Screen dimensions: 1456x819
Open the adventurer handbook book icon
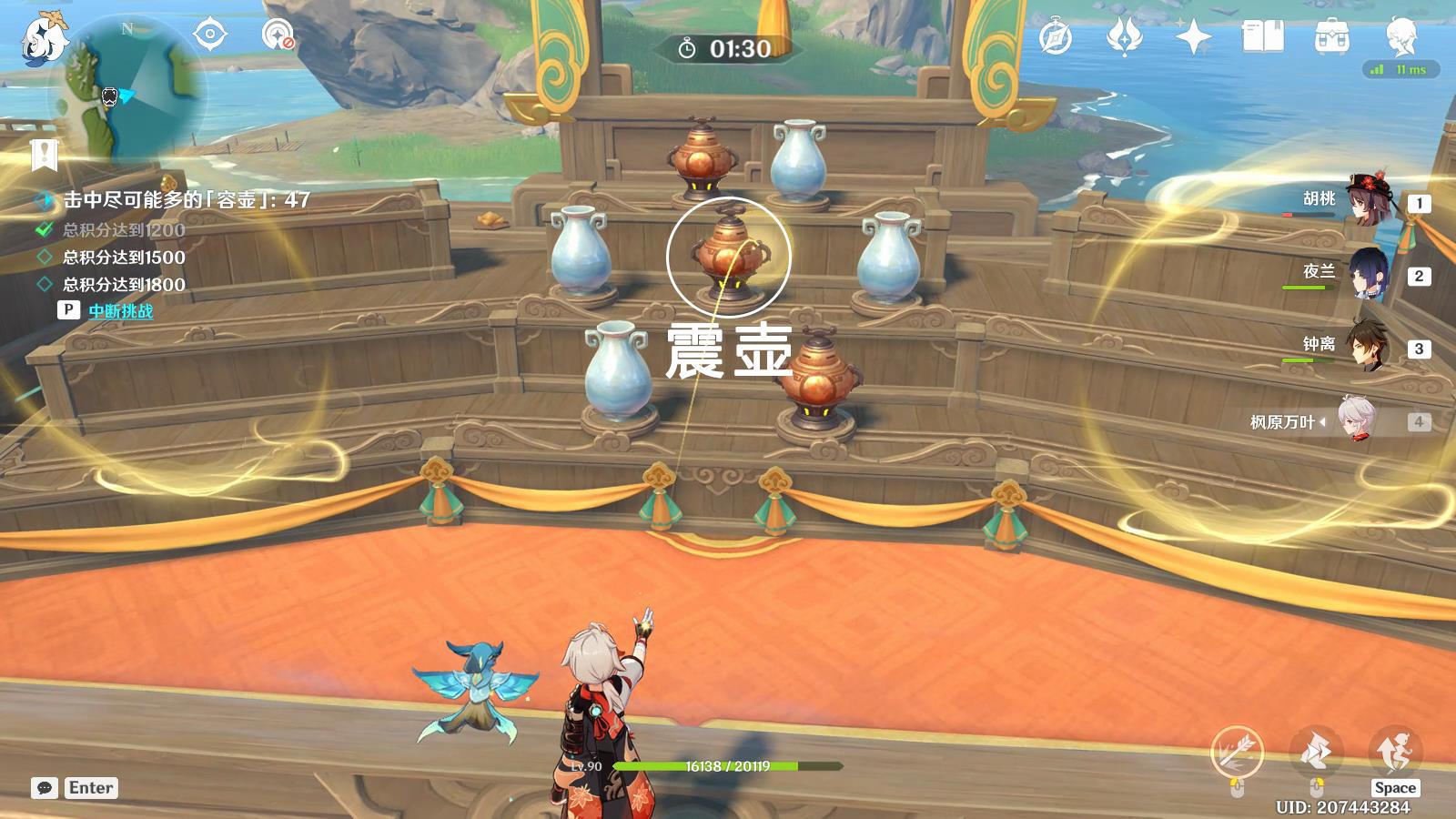click(1262, 37)
